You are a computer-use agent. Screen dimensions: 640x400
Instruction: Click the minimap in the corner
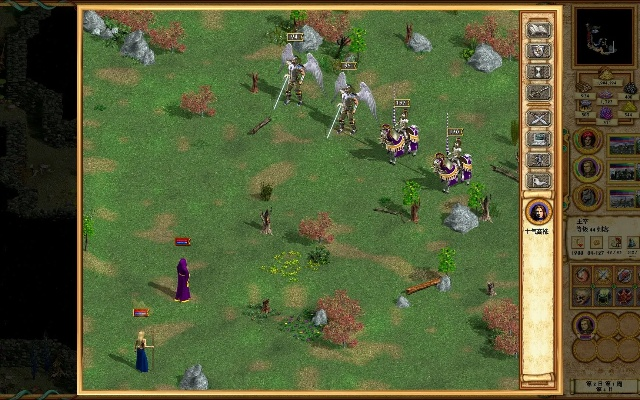603,39
